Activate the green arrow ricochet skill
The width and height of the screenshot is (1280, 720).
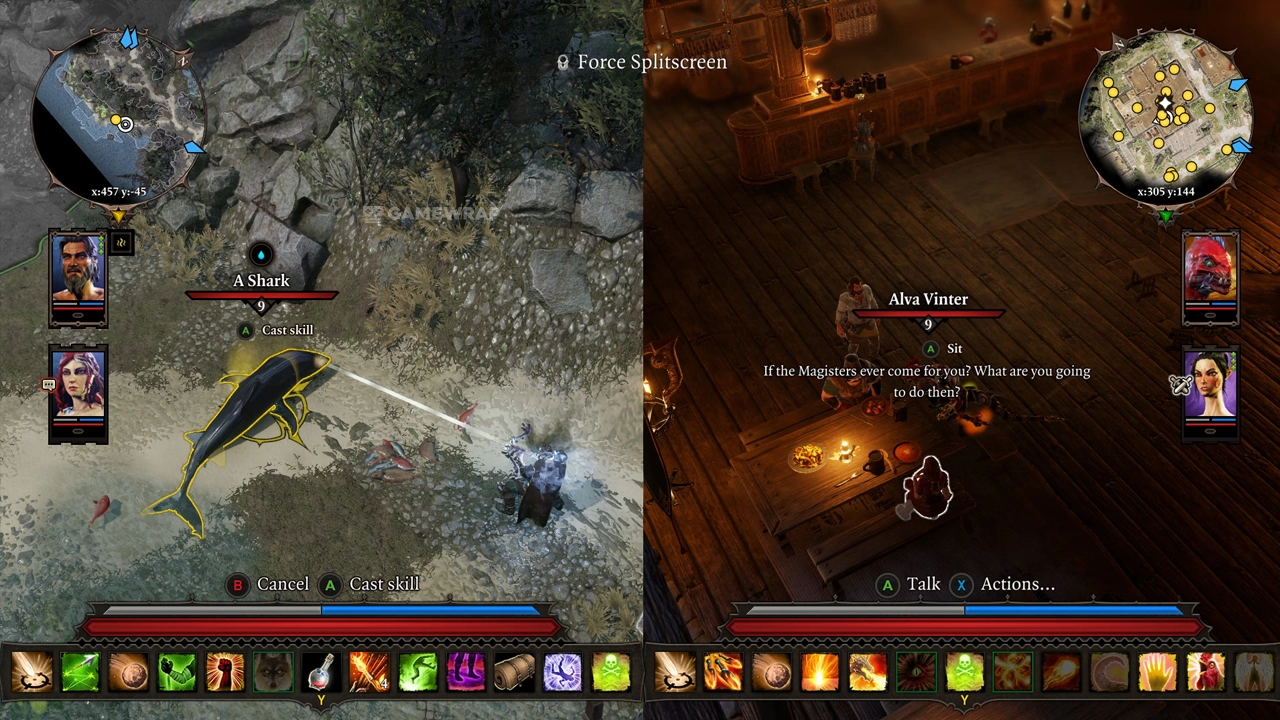(x=81, y=672)
